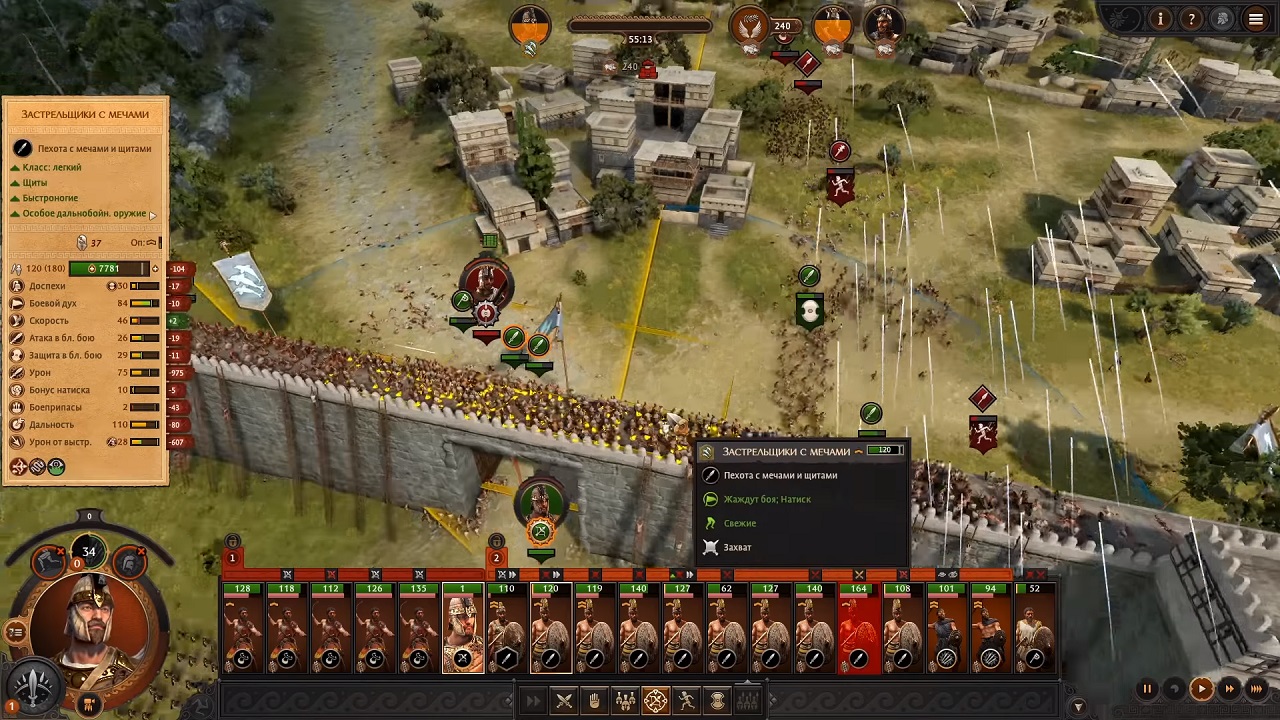Select the Захват entry in the unit tooltip
1280x720 pixels.
click(x=737, y=547)
